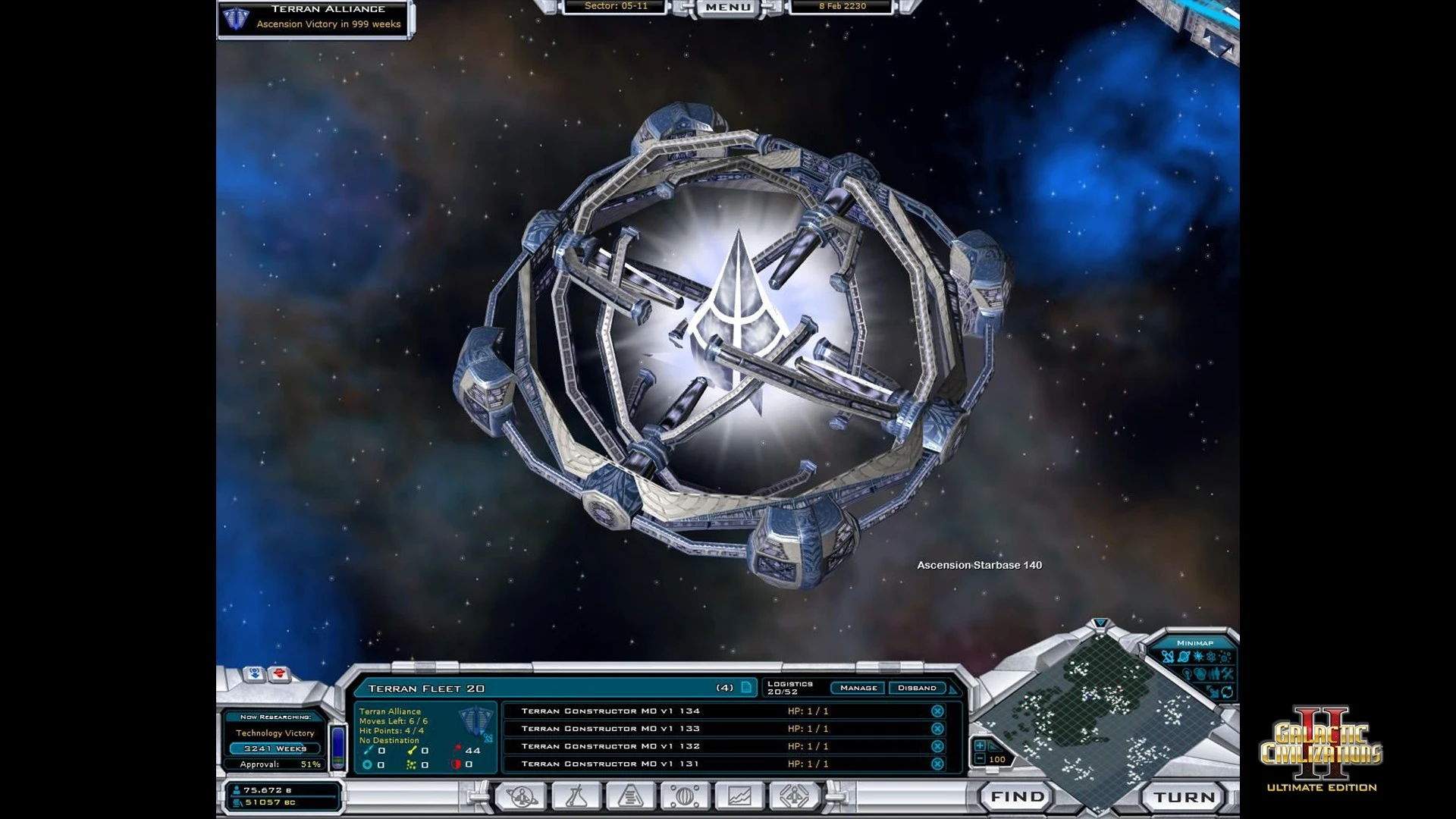1456x819 pixels.
Task: Toggle the minimap refresh arrows icon
Action: (x=1226, y=691)
